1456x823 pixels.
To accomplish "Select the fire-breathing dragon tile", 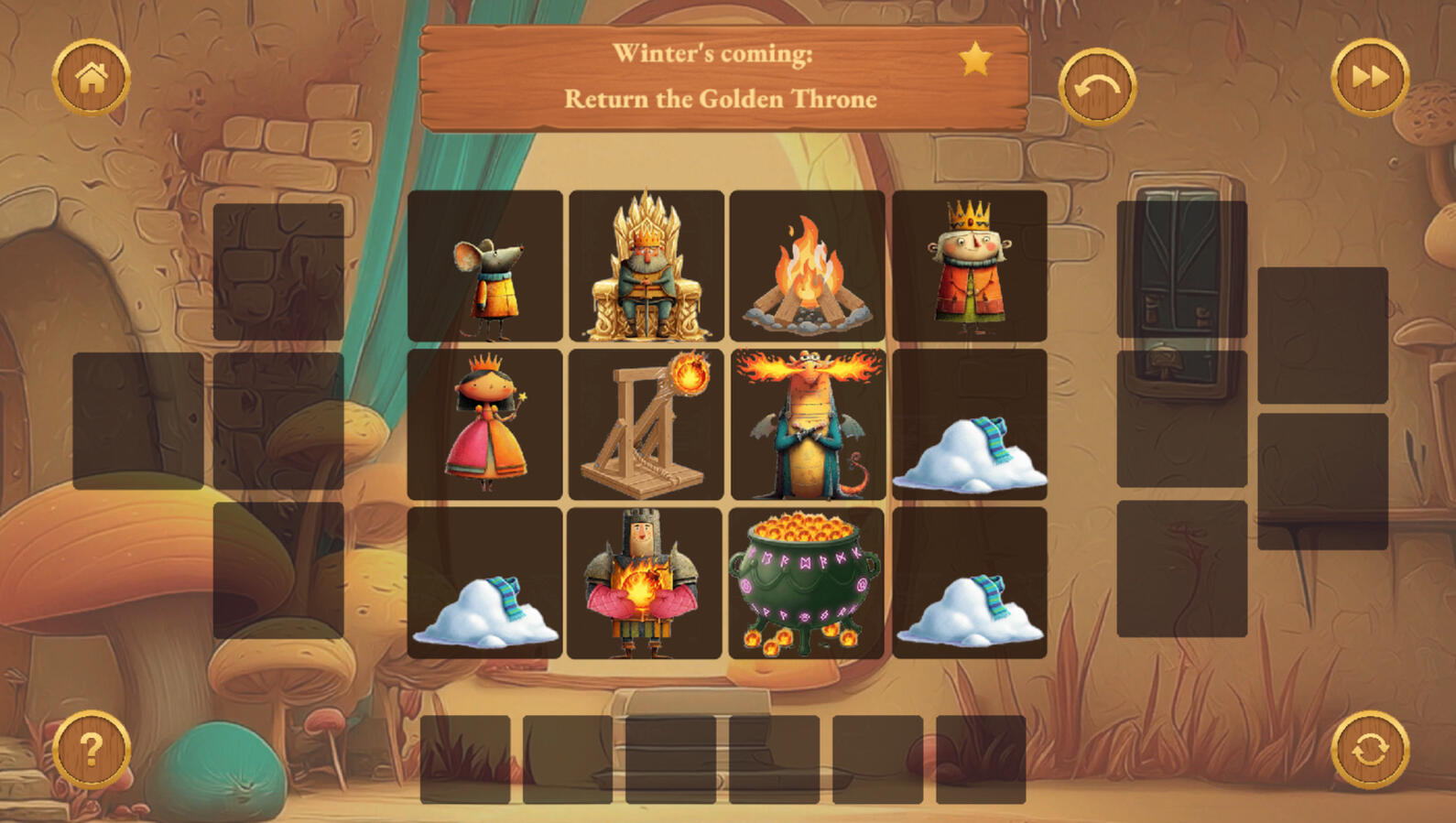I will [x=807, y=424].
